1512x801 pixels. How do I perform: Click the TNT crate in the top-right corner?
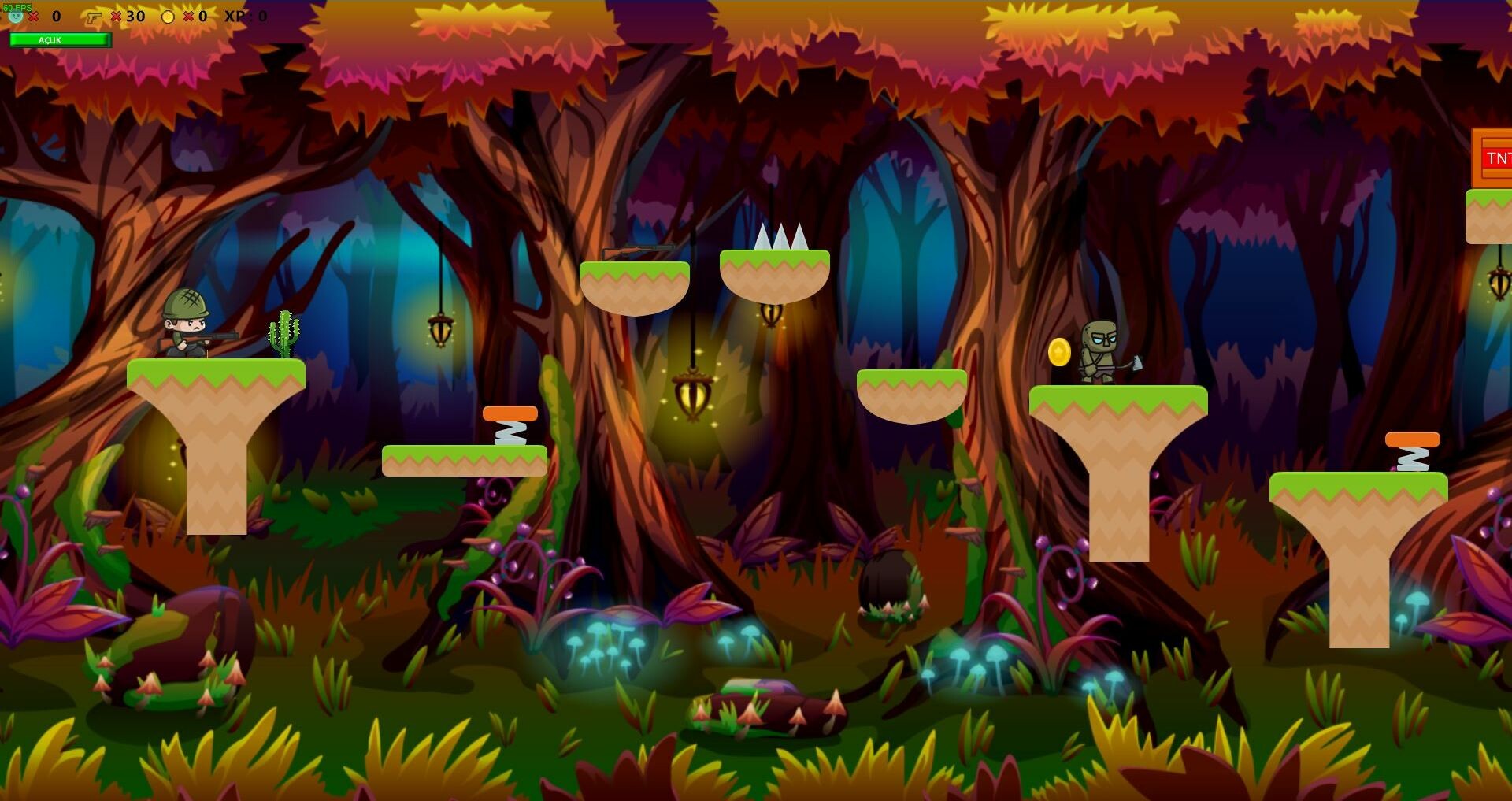tap(1496, 158)
